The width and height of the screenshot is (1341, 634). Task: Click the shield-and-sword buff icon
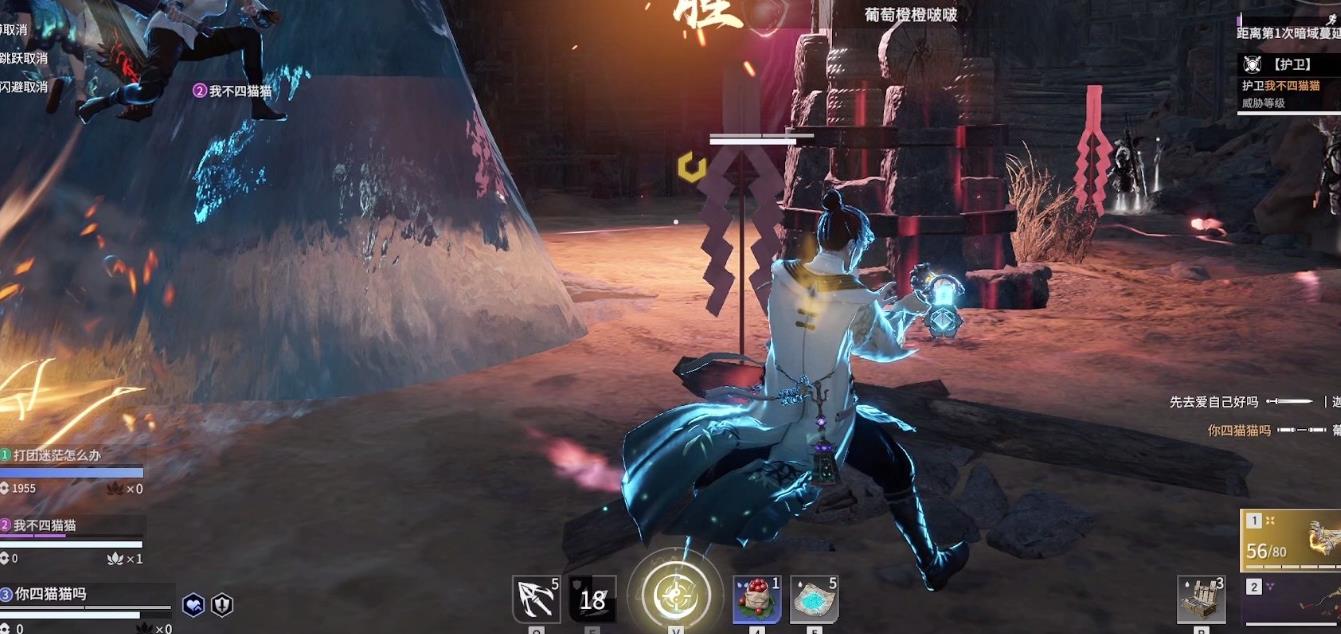pyautogui.click(x=222, y=604)
